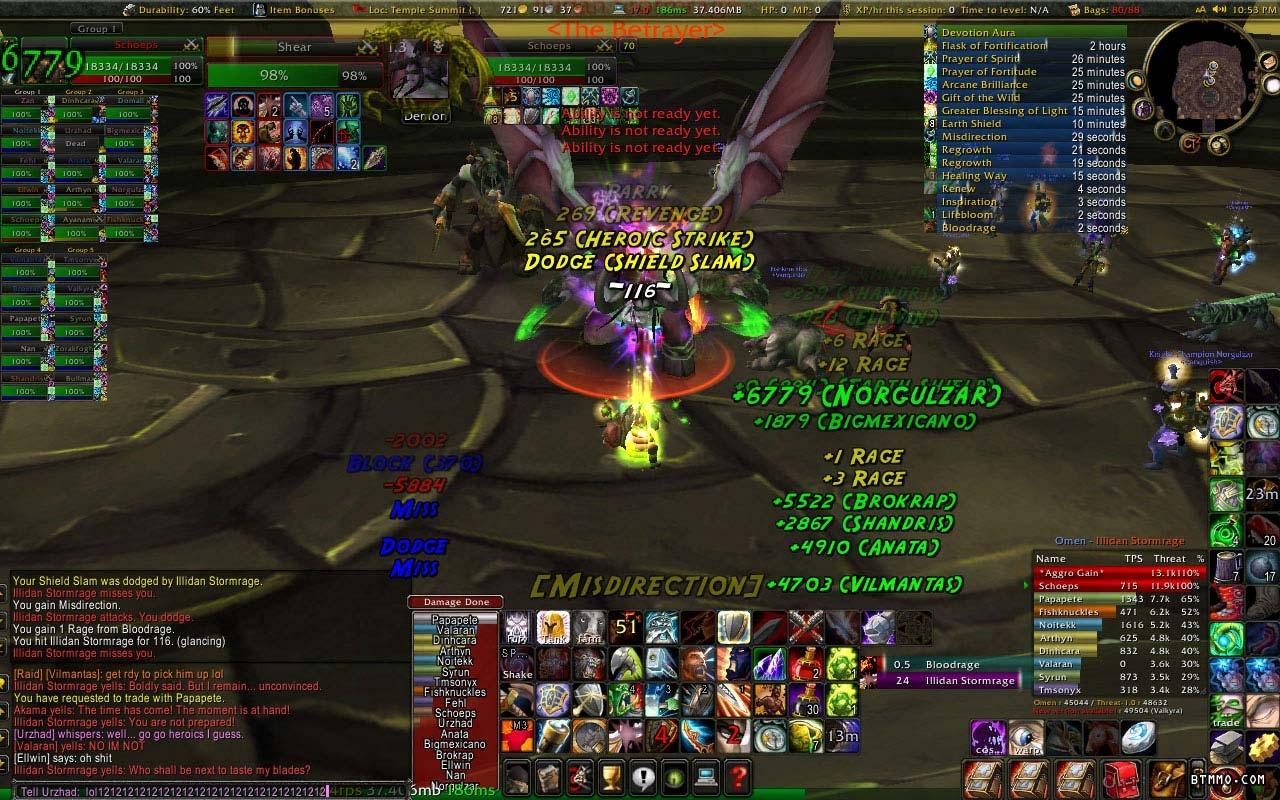Click the computer icon in the micro menu

[705, 776]
